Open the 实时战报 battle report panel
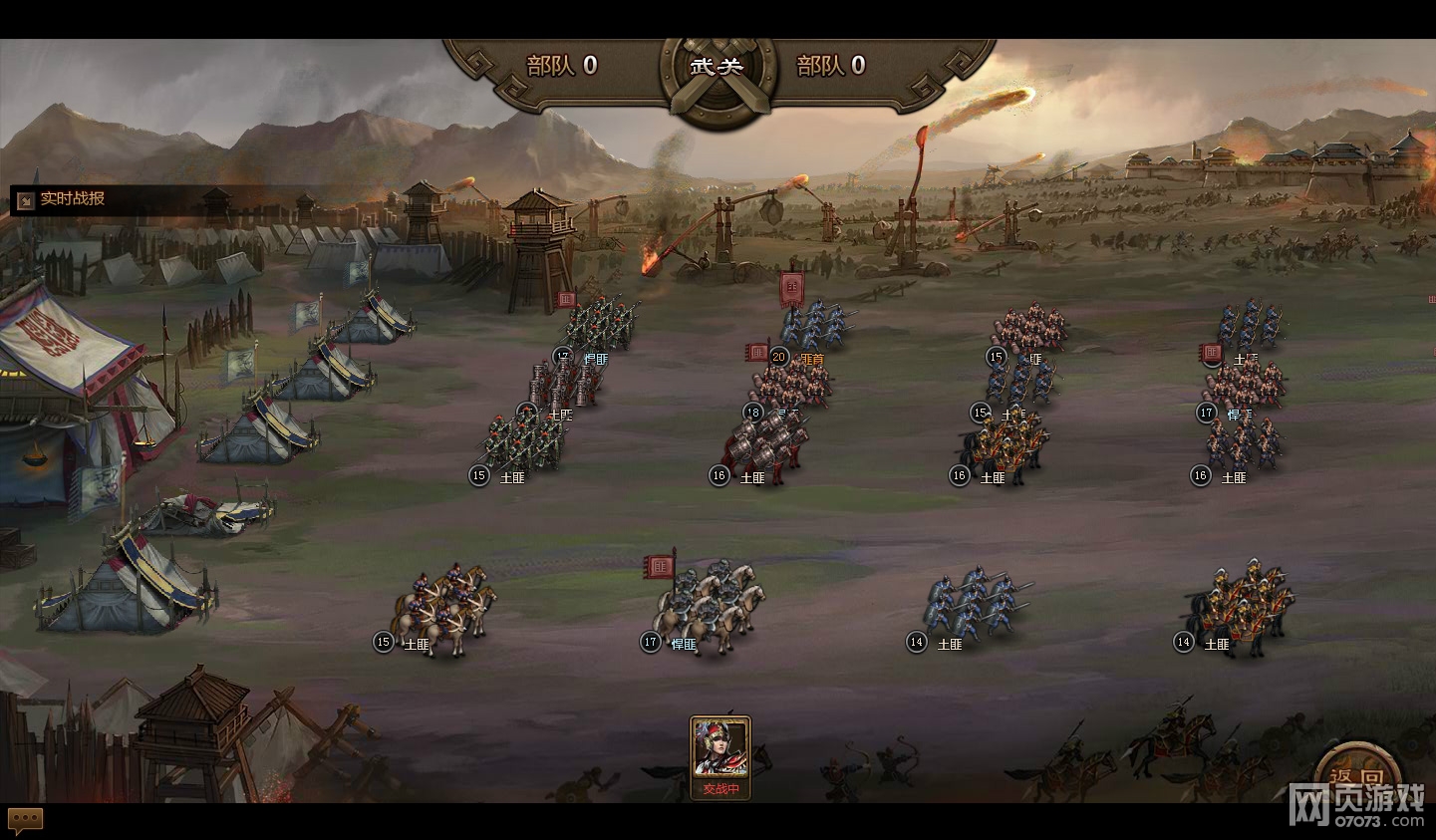Screen dimensions: 1436x840 click(62, 199)
